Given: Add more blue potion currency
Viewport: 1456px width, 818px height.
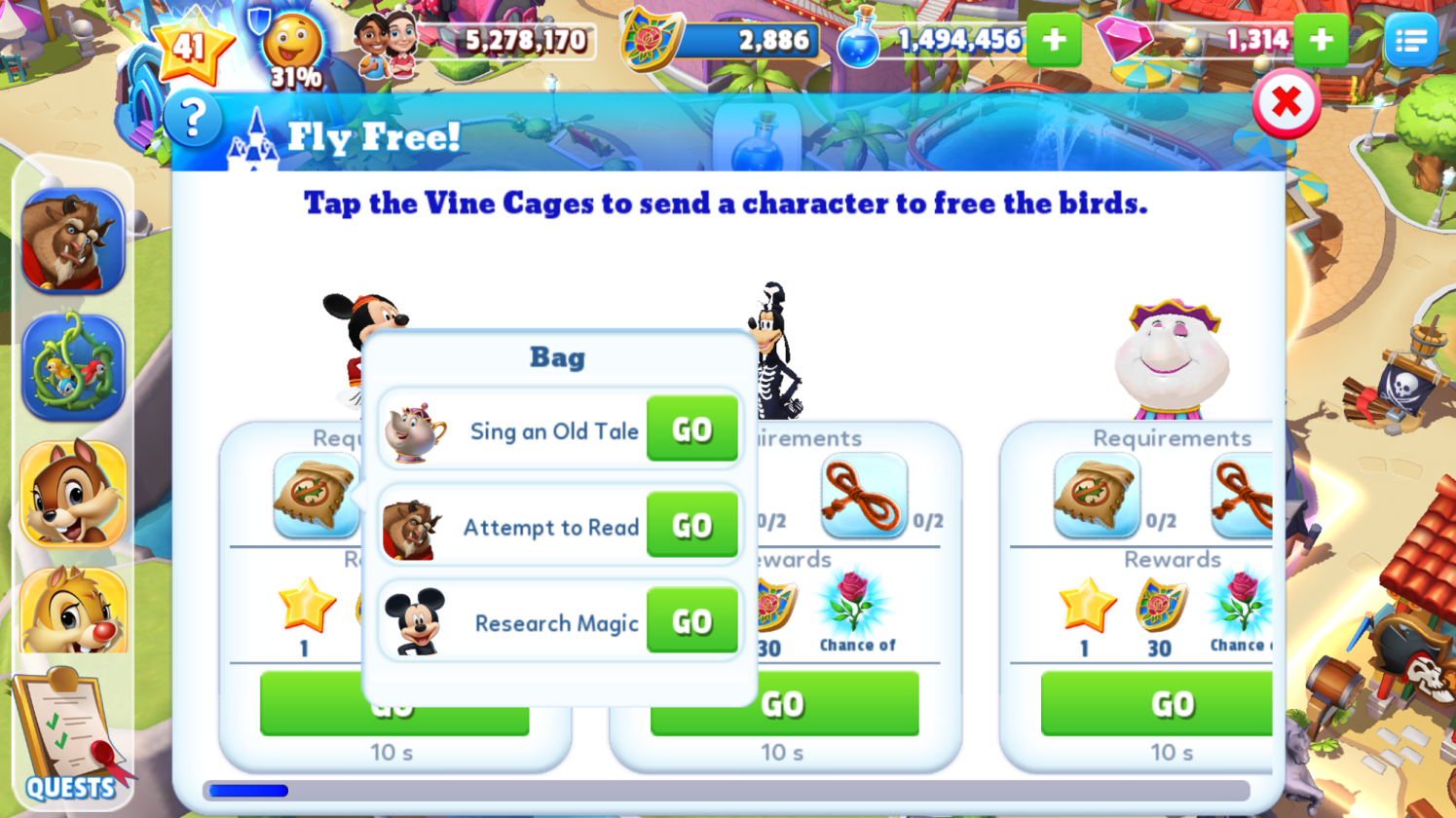Looking at the screenshot, I should [x=1054, y=40].
